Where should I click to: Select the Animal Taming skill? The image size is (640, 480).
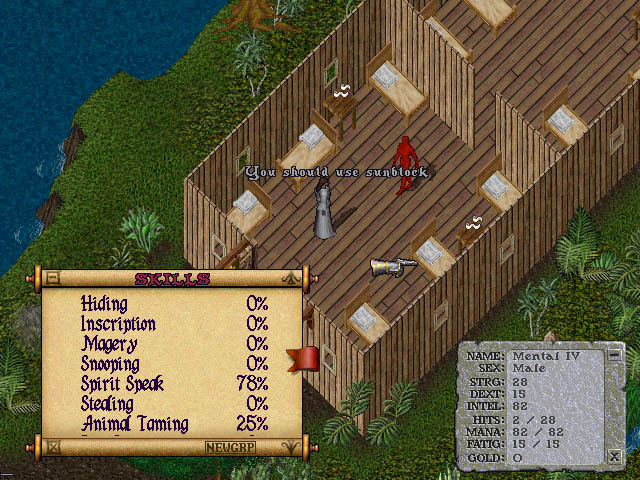[x=134, y=424]
